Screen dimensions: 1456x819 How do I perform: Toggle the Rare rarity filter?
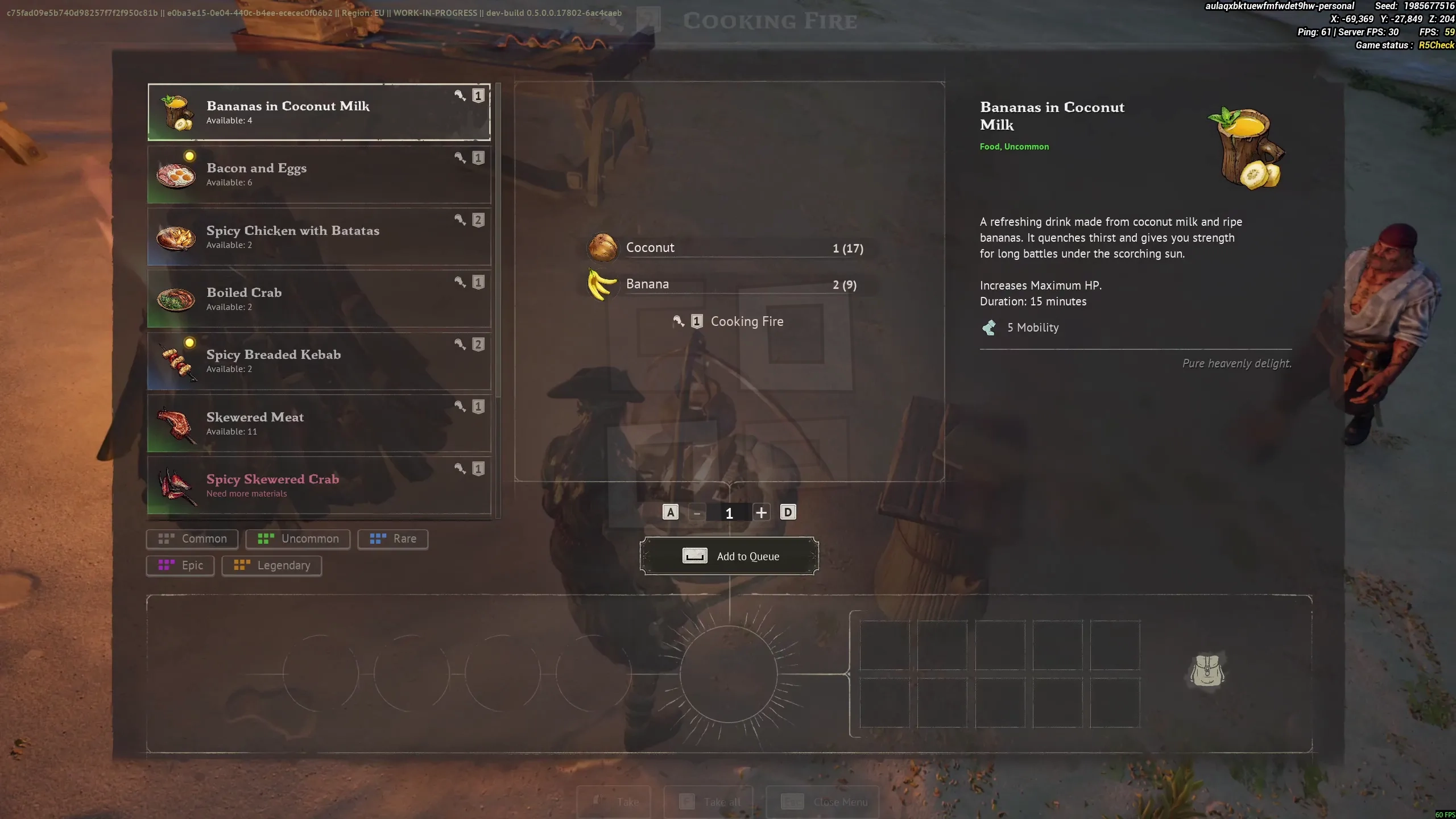point(393,539)
